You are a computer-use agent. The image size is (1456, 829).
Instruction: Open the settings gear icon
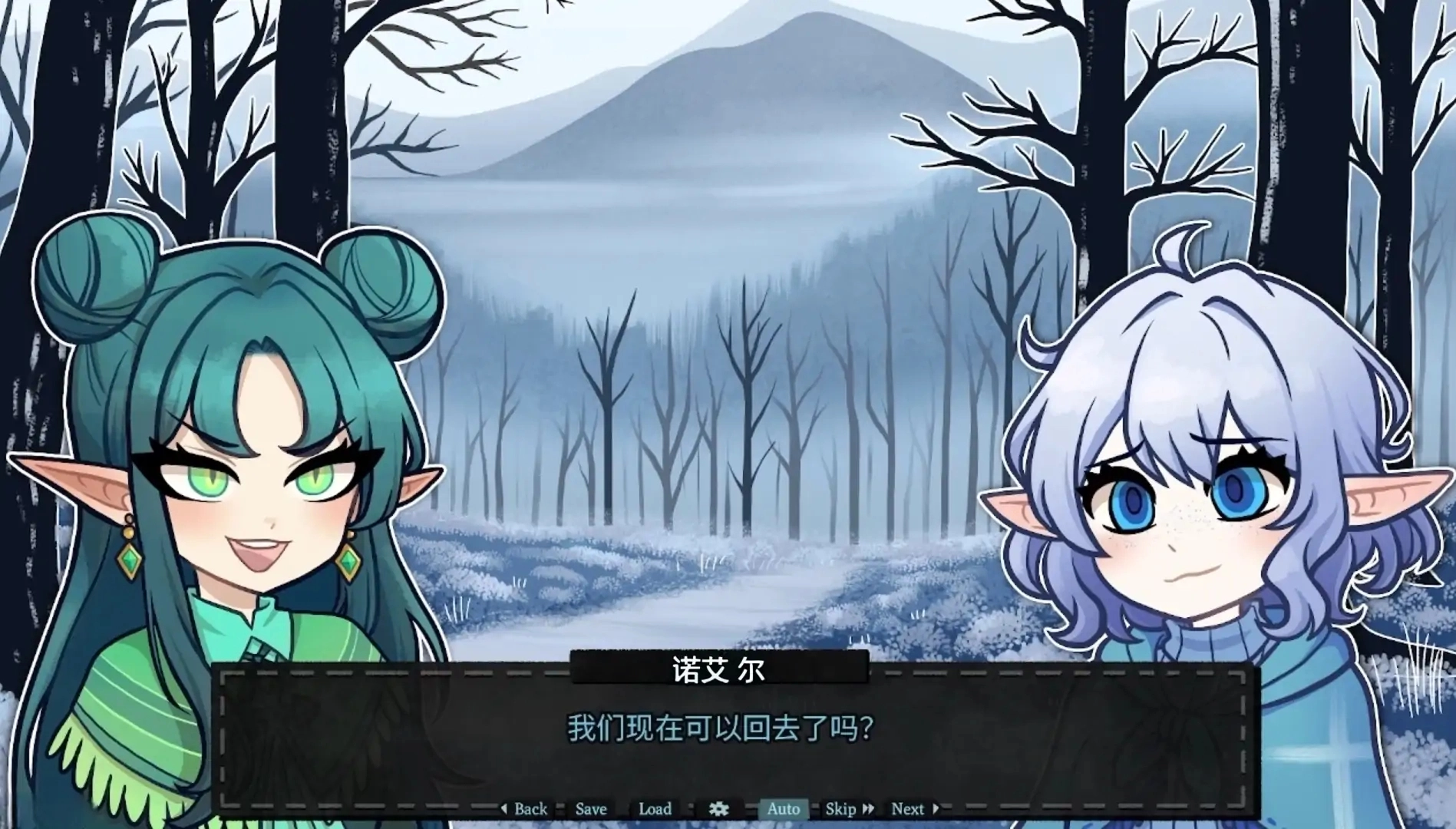pyautogui.click(x=718, y=808)
